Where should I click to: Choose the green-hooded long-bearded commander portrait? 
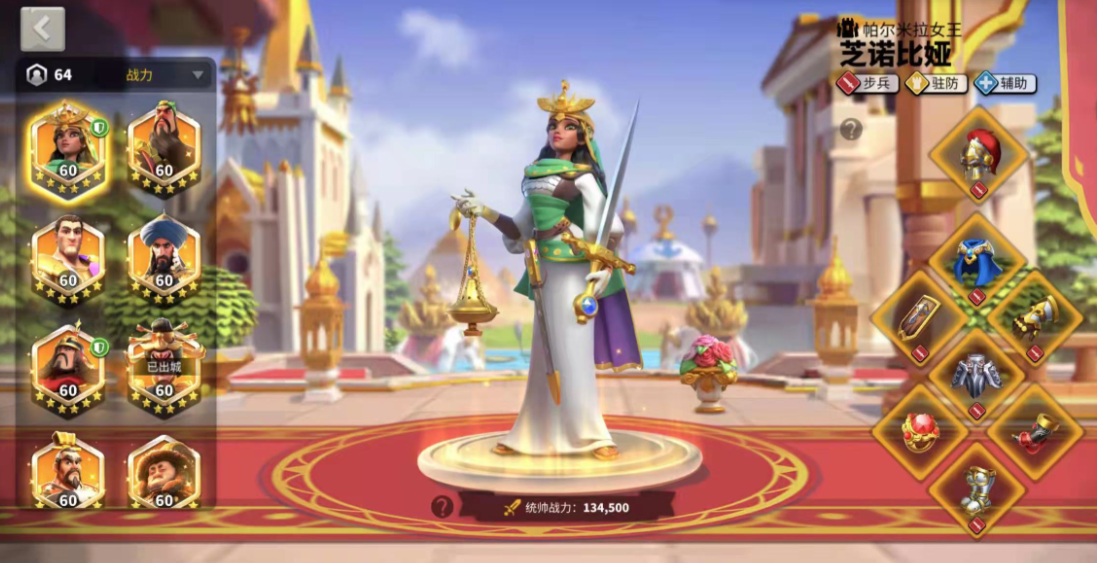[164, 151]
